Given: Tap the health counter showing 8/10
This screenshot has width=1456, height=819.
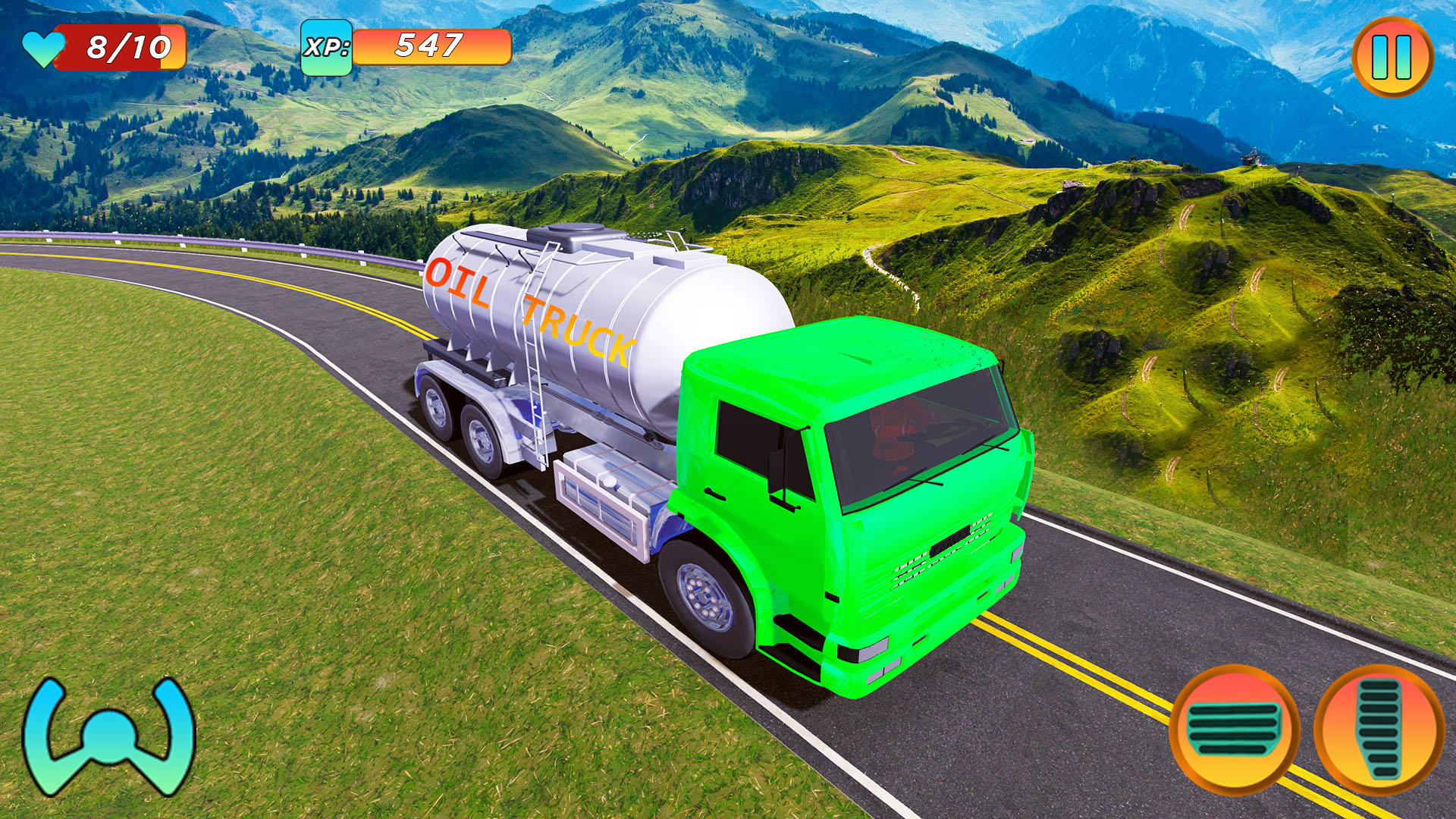Looking at the screenshot, I should 121,45.
